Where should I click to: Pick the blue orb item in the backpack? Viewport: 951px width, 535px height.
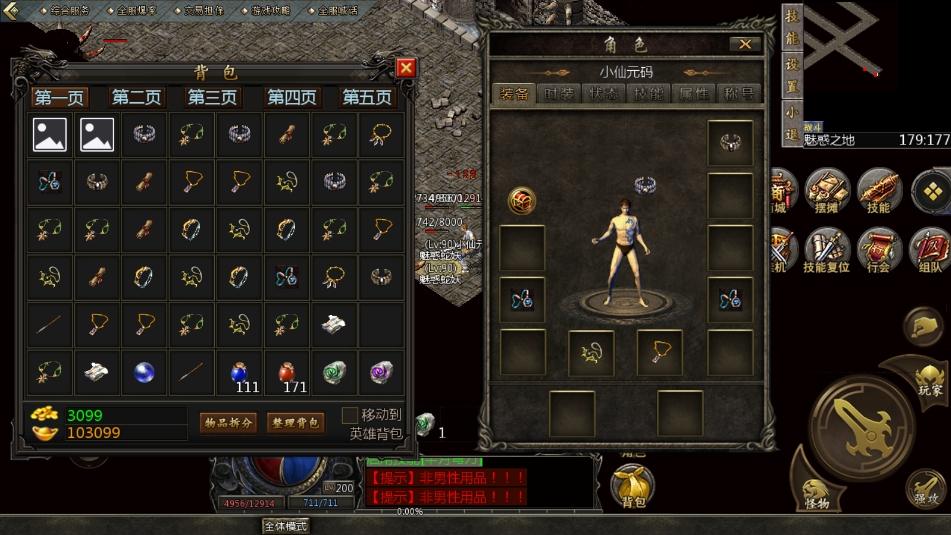(x=145, y=373)
